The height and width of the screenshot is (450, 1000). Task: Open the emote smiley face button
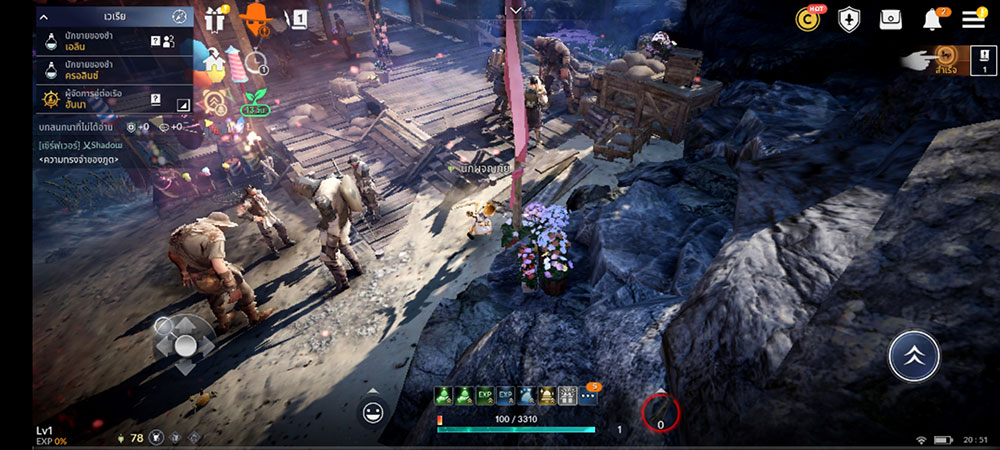click(x=373, y=411)
